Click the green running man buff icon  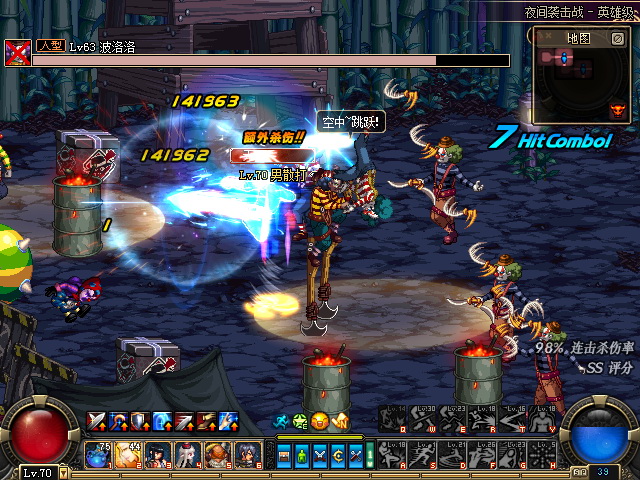[283, 420]
